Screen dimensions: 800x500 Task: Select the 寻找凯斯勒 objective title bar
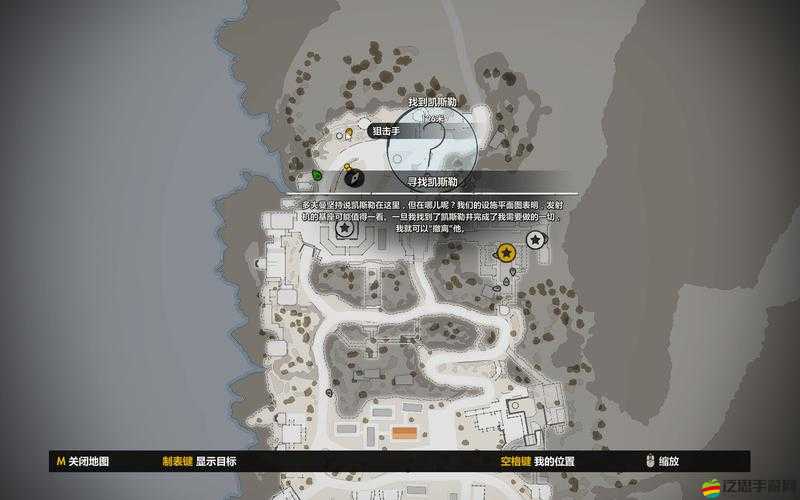point(433,182)
